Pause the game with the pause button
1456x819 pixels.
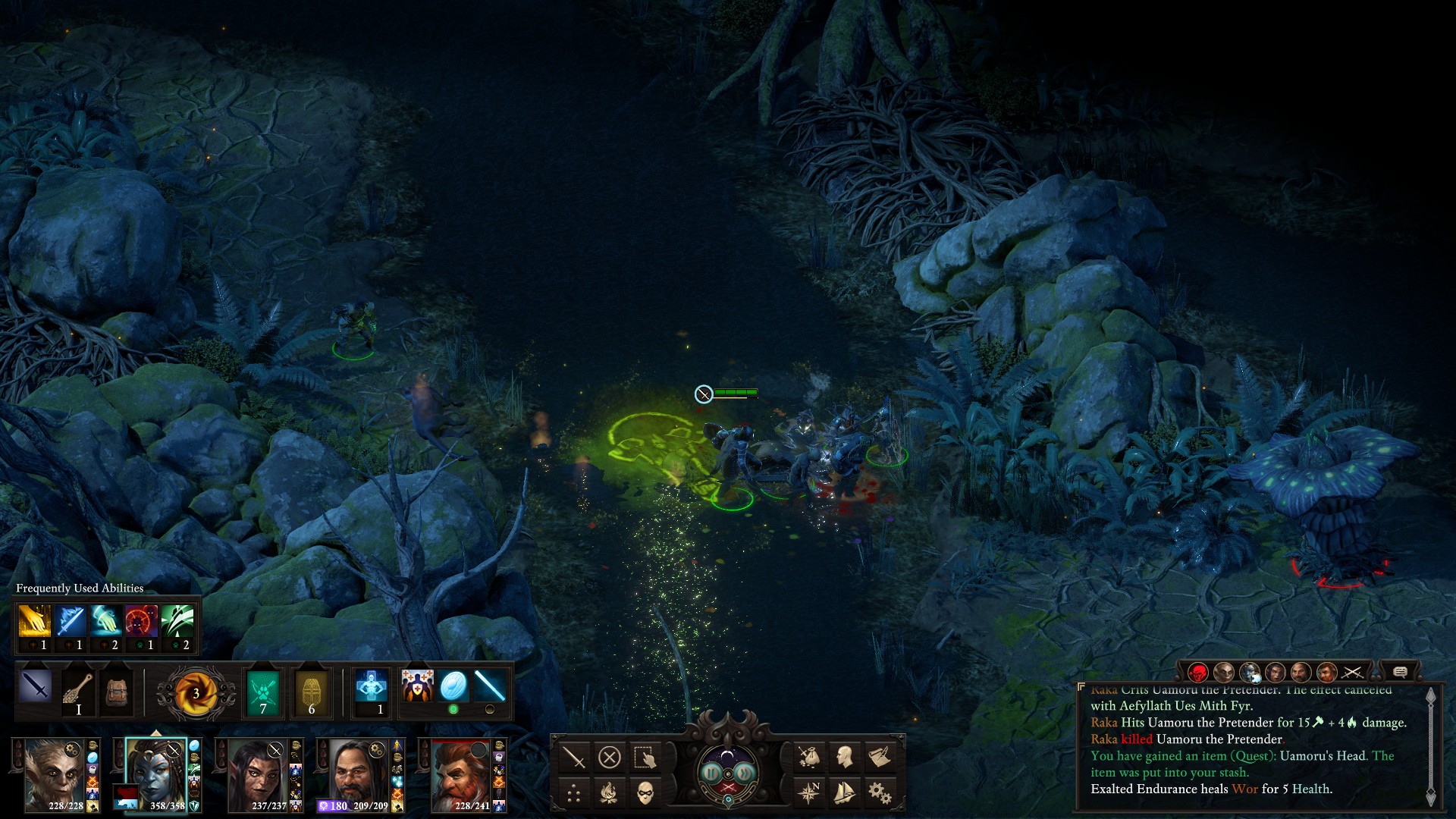pos(711,773)
